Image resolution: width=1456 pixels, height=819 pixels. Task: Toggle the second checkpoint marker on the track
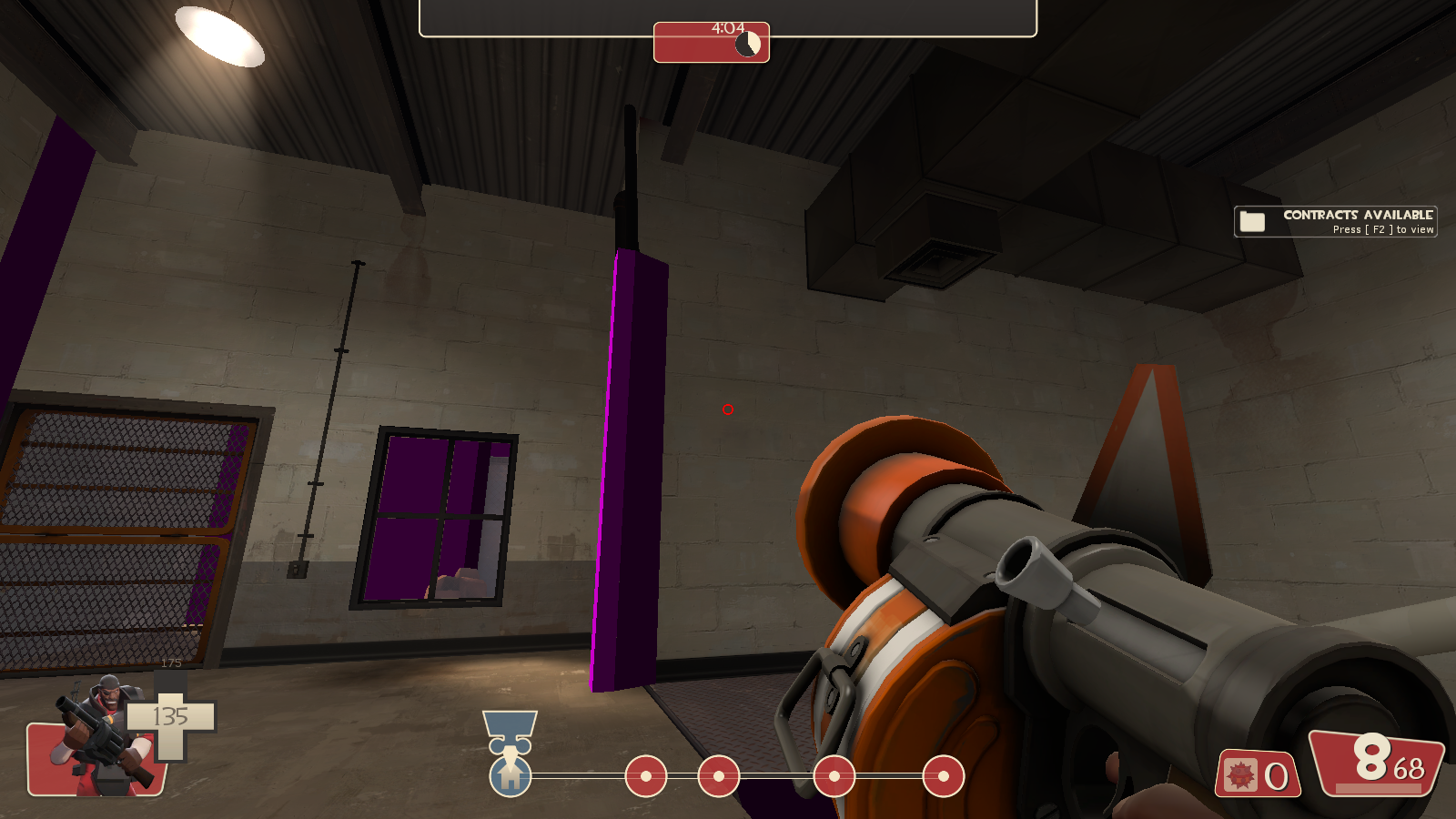[x=719, y=778]
